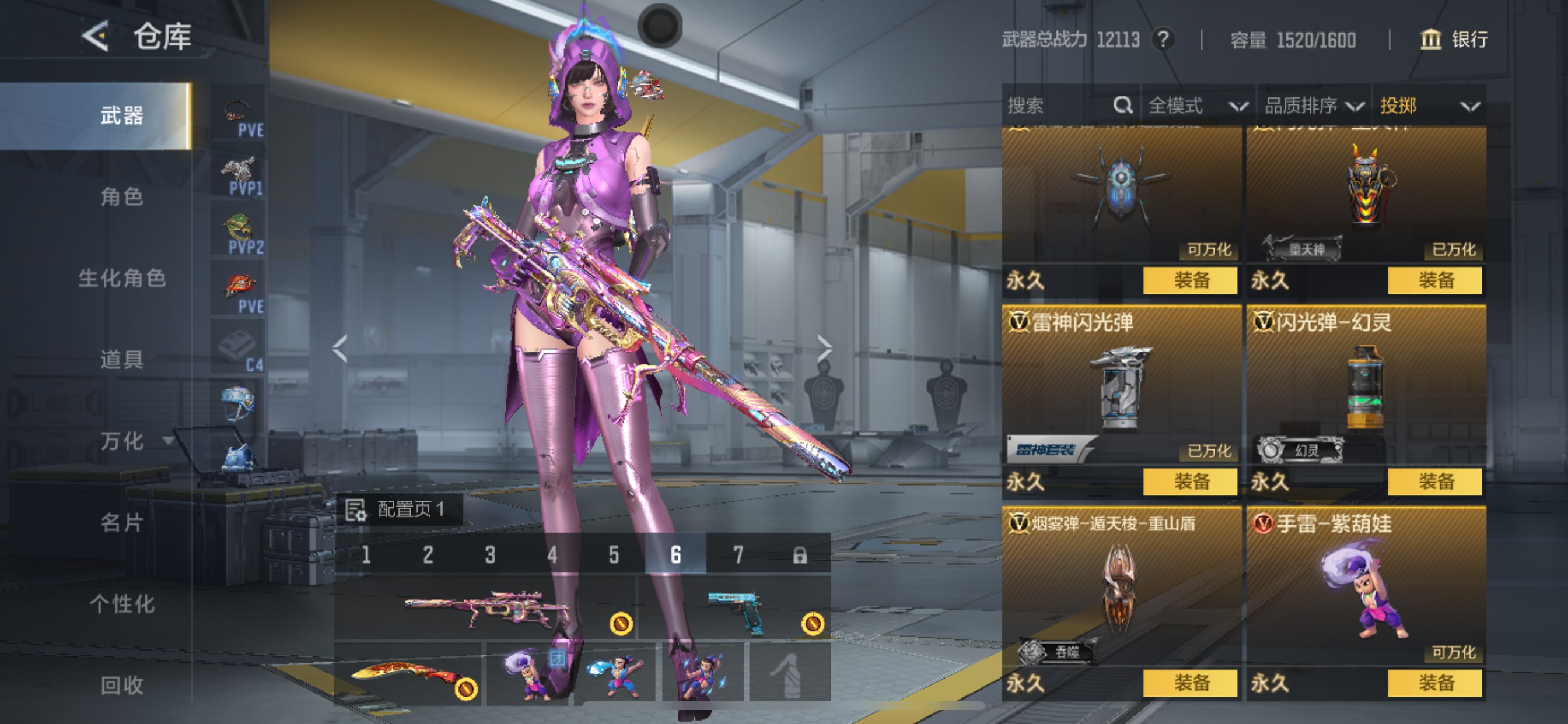This screenshot has height=724, width=1568.
Task: Go back from the 仓库 warehouse screen
Action: click(x=96, y=37)
